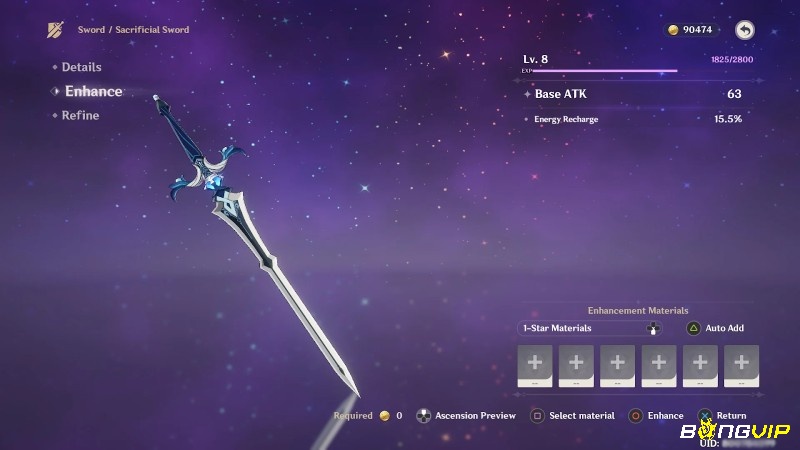The height and width of the screenshot is (450, 800).
Task: Open the Details tab
Action: pyautogui.click(x=81, y=67)
